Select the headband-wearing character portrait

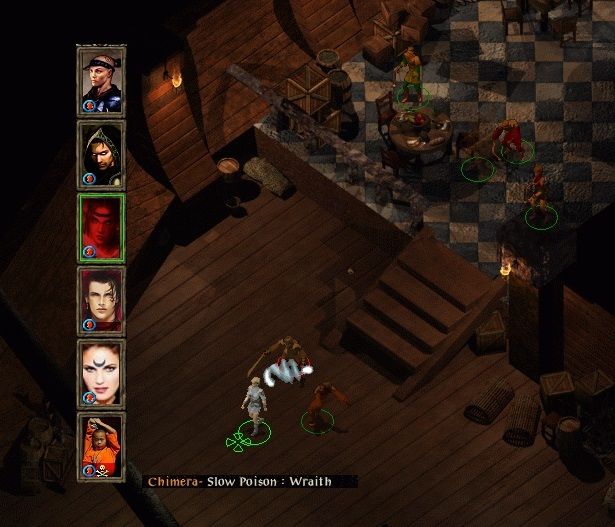(101, 81)
